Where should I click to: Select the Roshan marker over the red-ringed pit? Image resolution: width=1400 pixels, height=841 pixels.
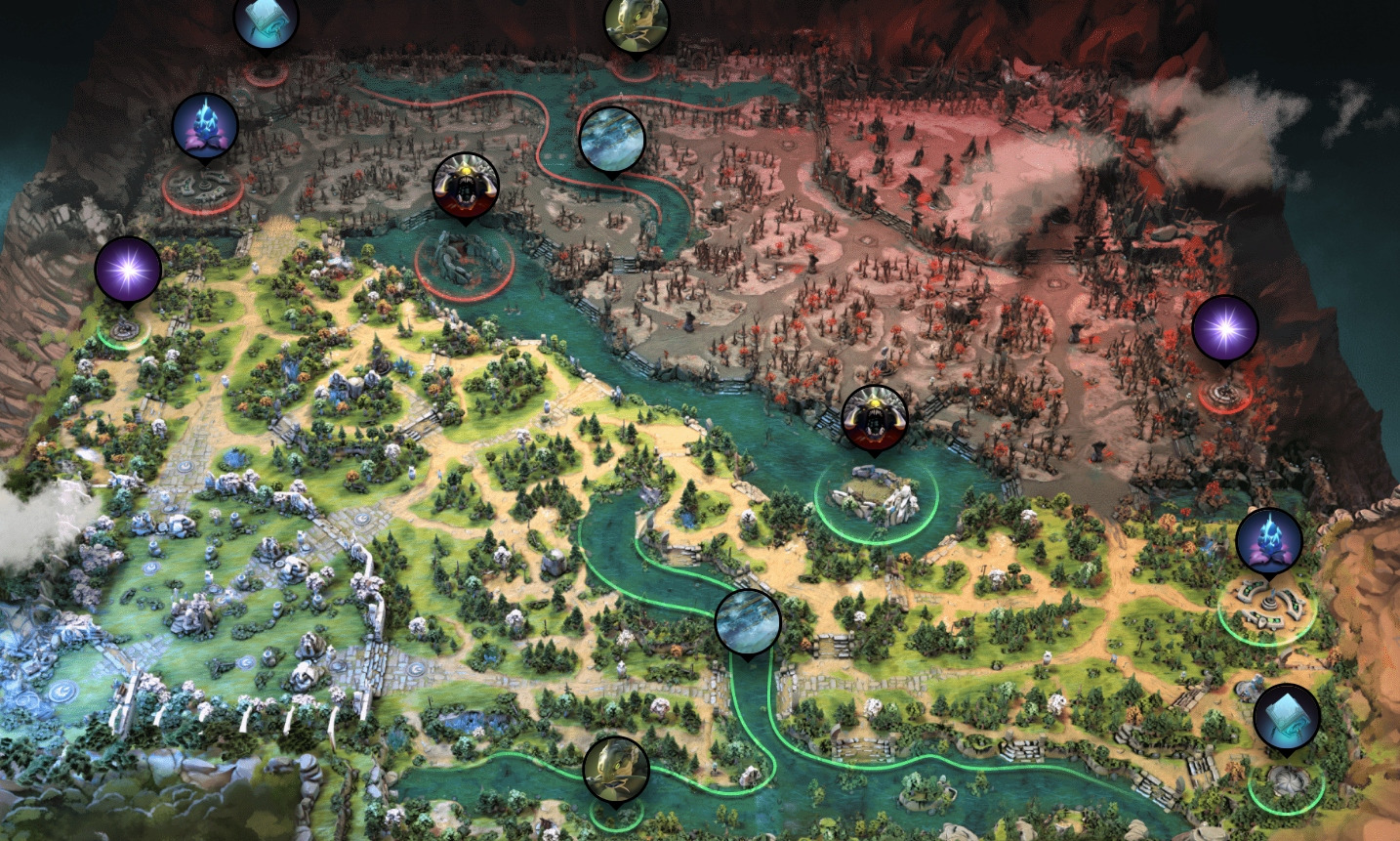(x=466, y=186)
